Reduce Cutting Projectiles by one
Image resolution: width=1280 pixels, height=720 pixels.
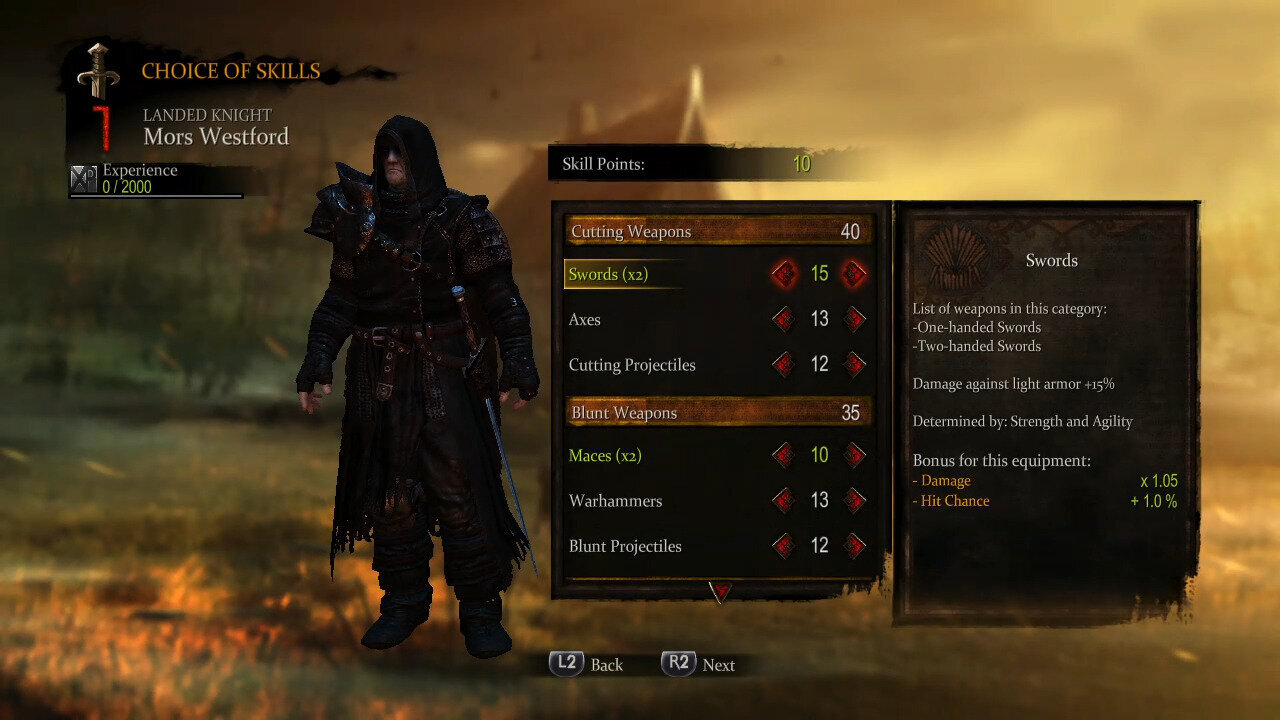click(x=784, y=365)
